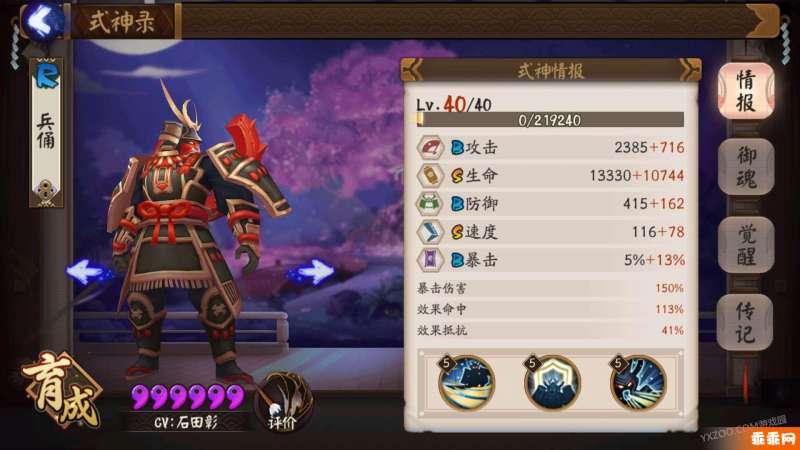This screenshot has width=800, height=450.
Task: Open the 评价 review button
Action: 280,402
